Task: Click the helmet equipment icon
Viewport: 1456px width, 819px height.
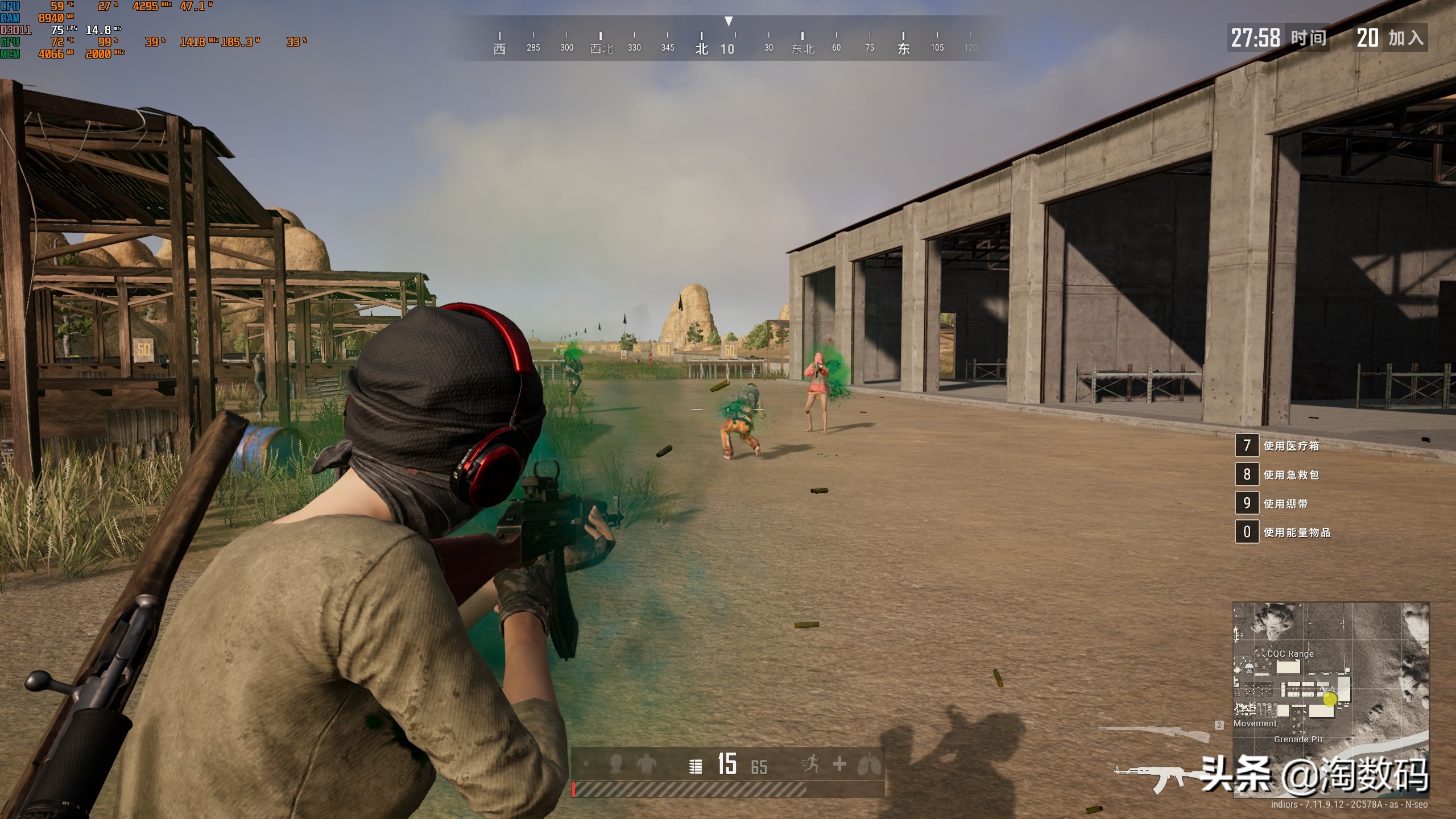Action: tap(615, 764)
